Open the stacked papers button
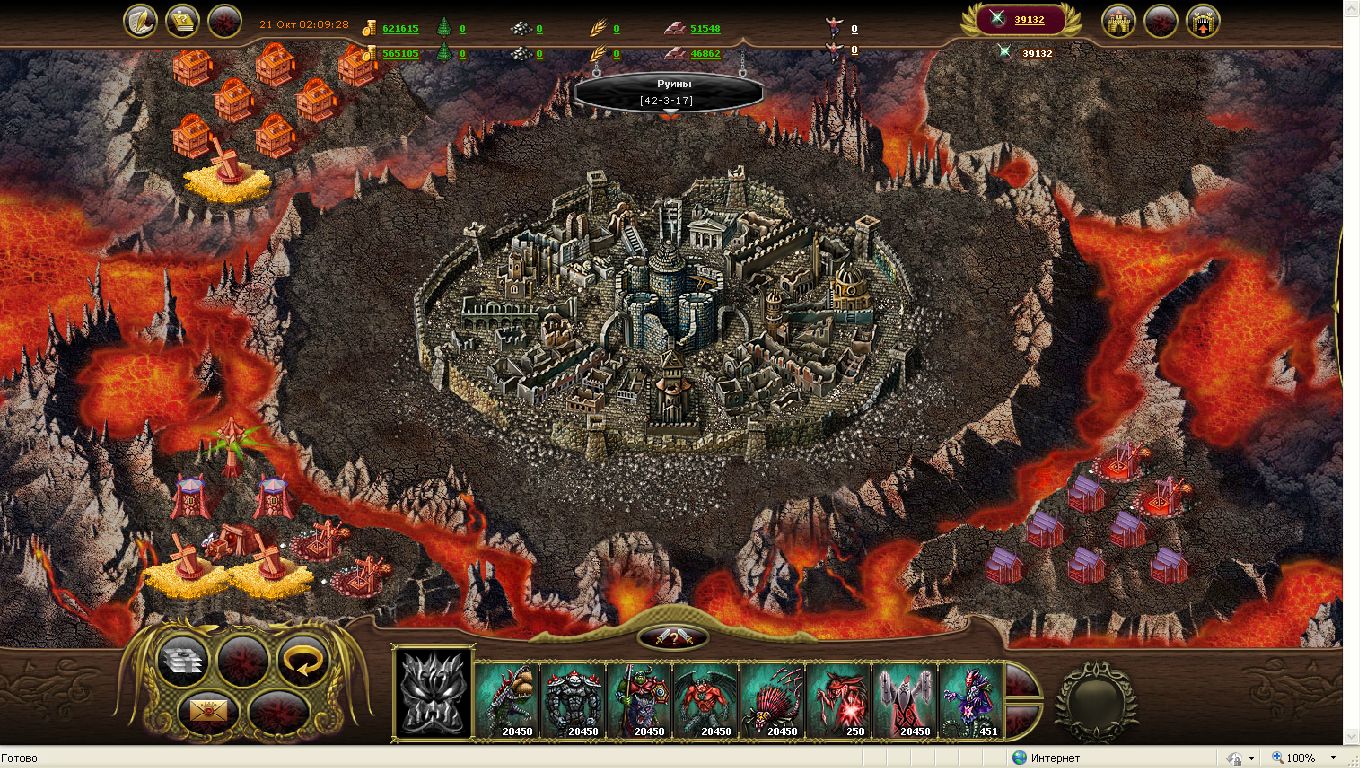The image size is (1360, 768). pos(182,660)
